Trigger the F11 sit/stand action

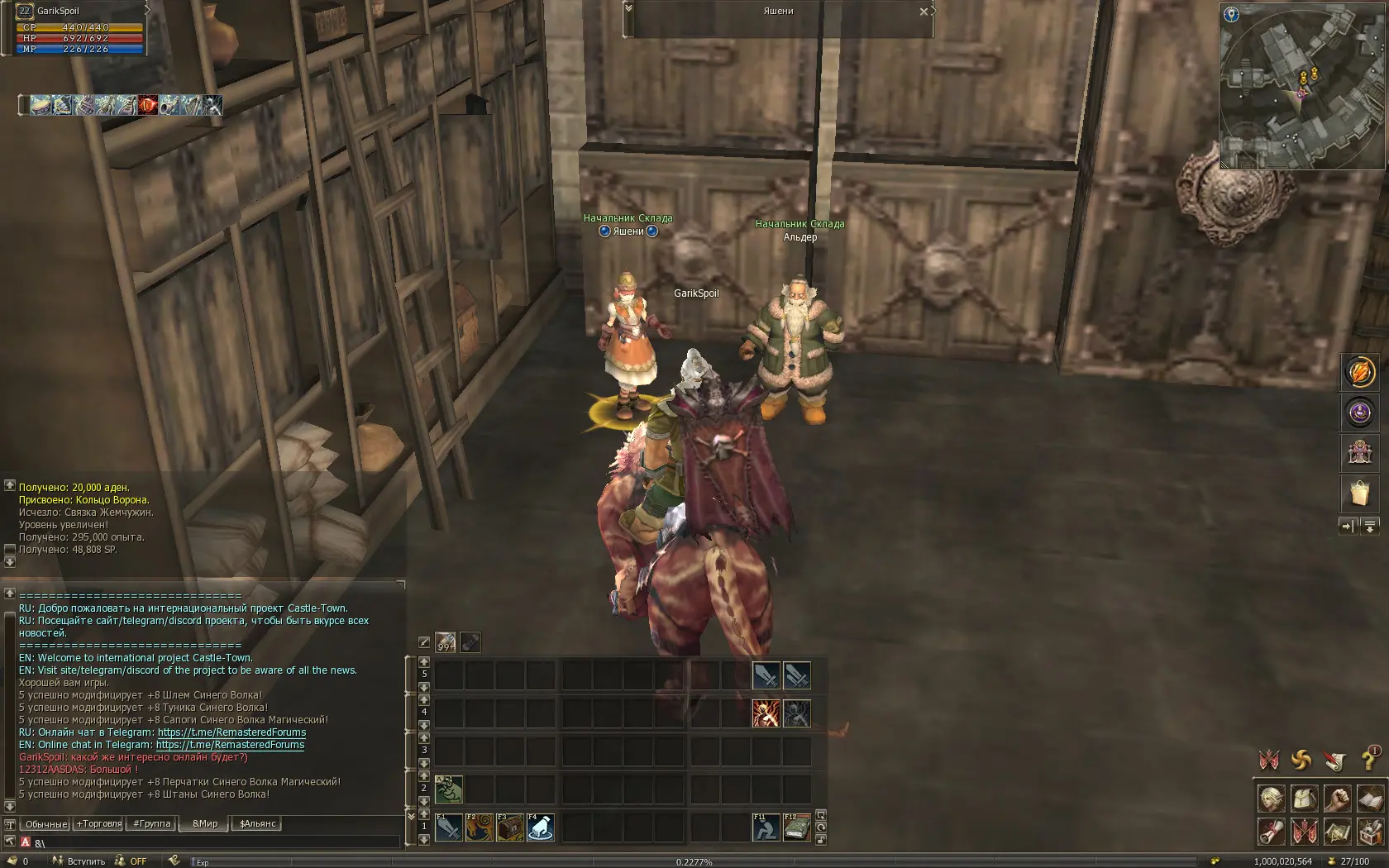[x=766, y=827]
